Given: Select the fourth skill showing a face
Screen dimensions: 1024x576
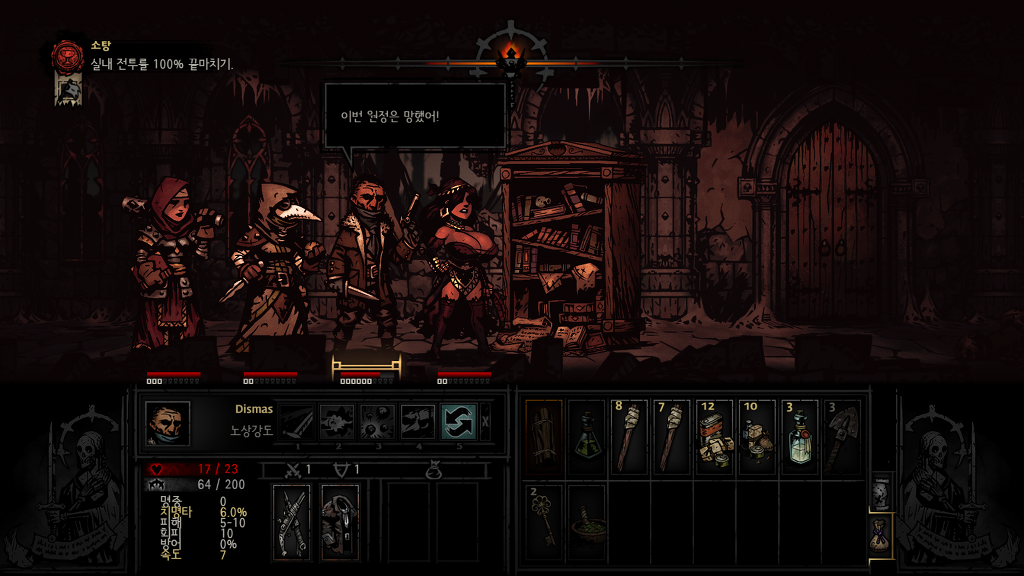Looking at the screenshot, I should (418, 422).
